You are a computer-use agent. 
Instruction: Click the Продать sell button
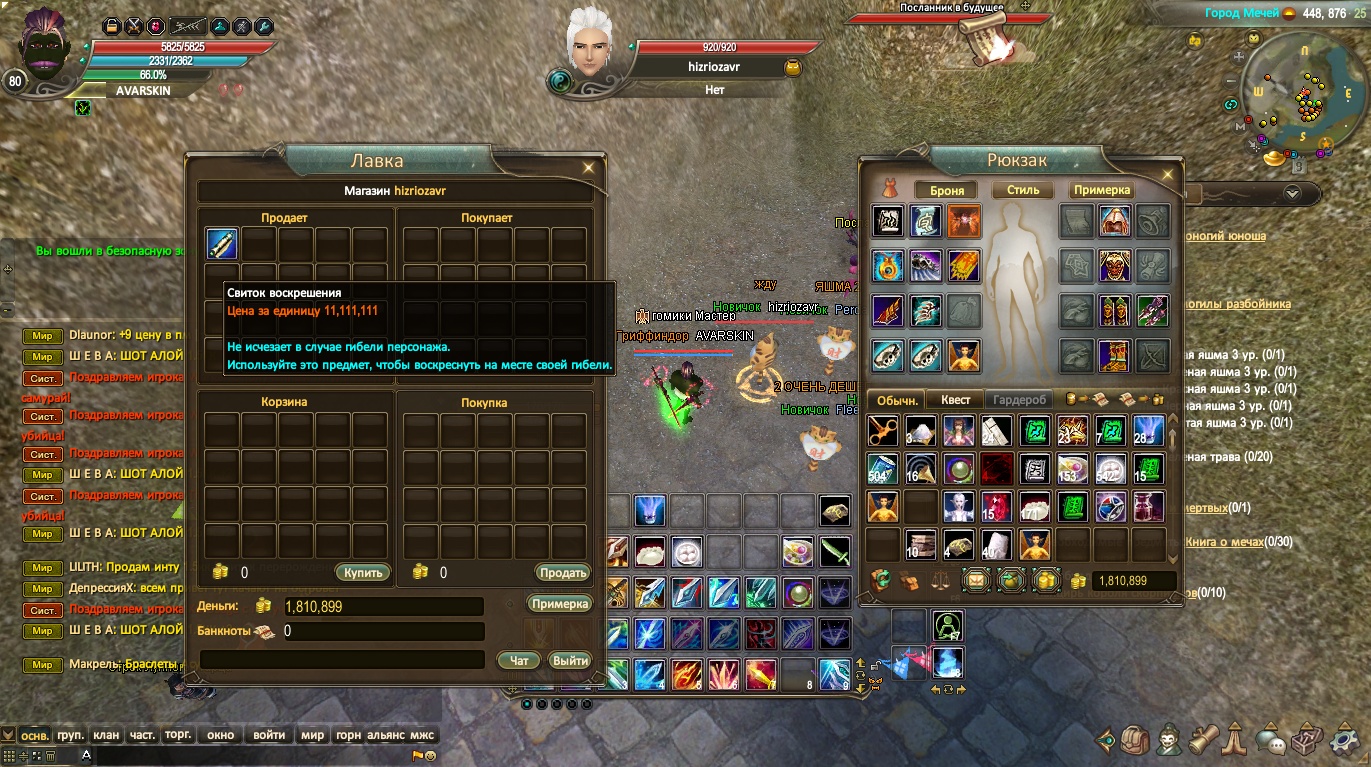[x=562, y=573]
